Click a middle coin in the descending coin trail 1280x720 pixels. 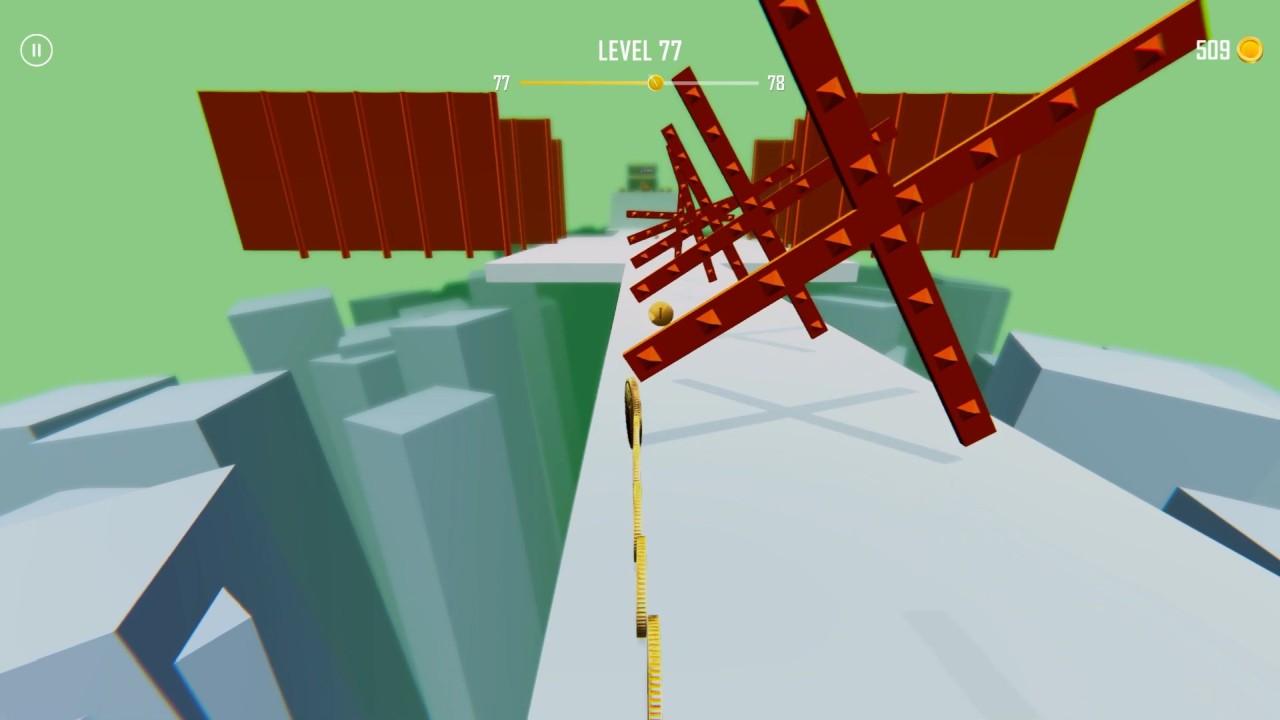click(x=638, y=550)
